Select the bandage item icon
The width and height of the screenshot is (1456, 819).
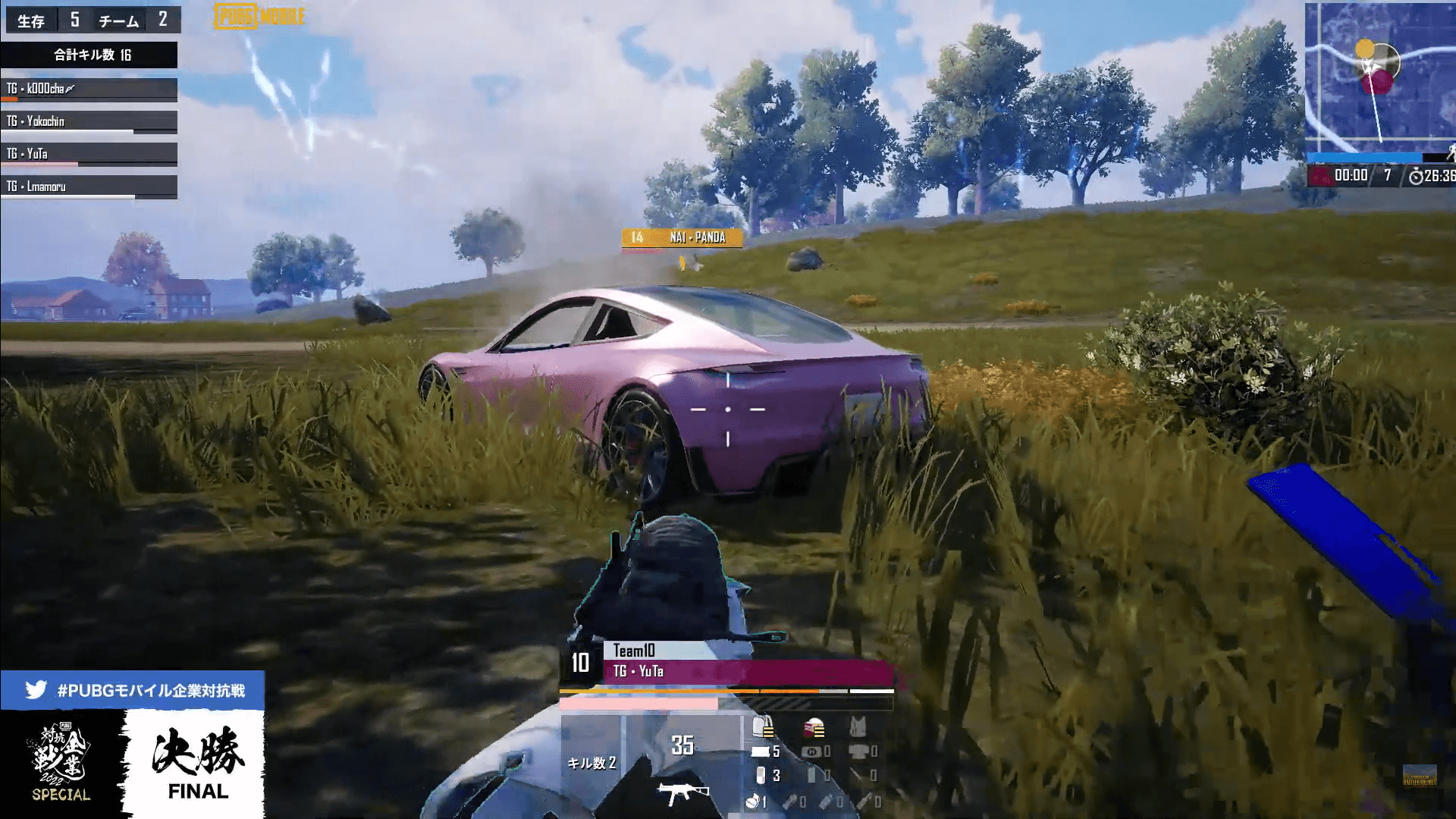761,752
